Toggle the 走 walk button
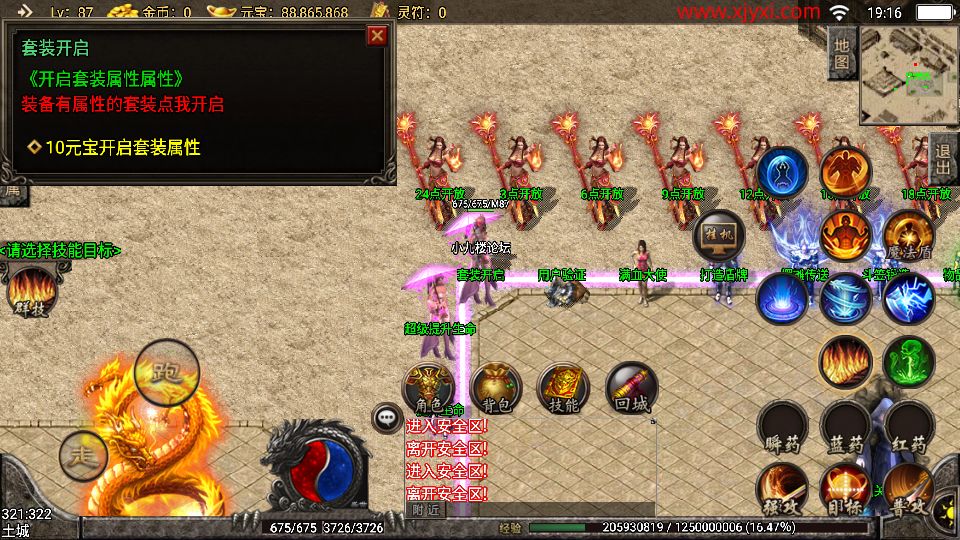 (83, 456)
